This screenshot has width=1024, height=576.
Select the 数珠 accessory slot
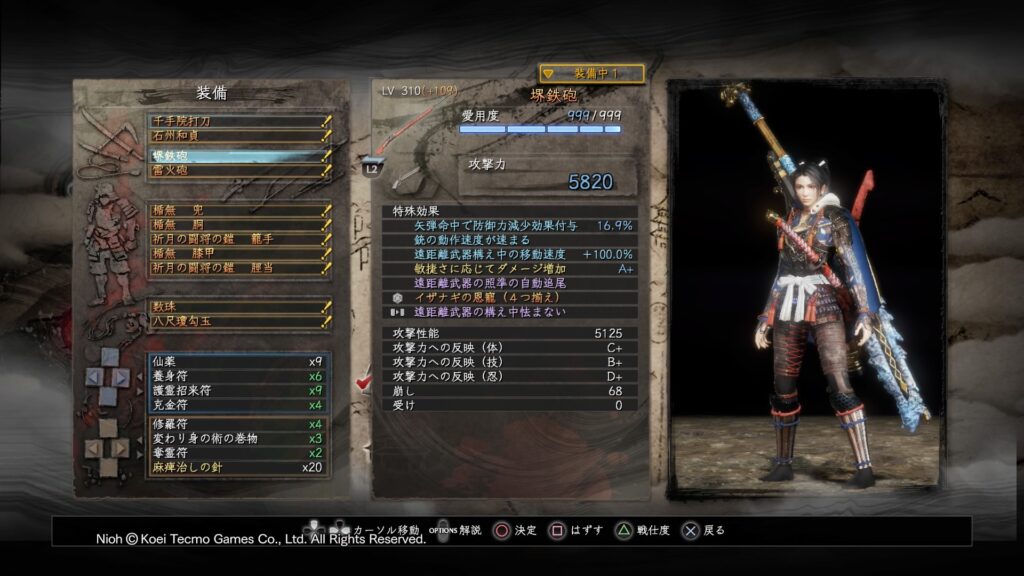click(x=238, y=307)
